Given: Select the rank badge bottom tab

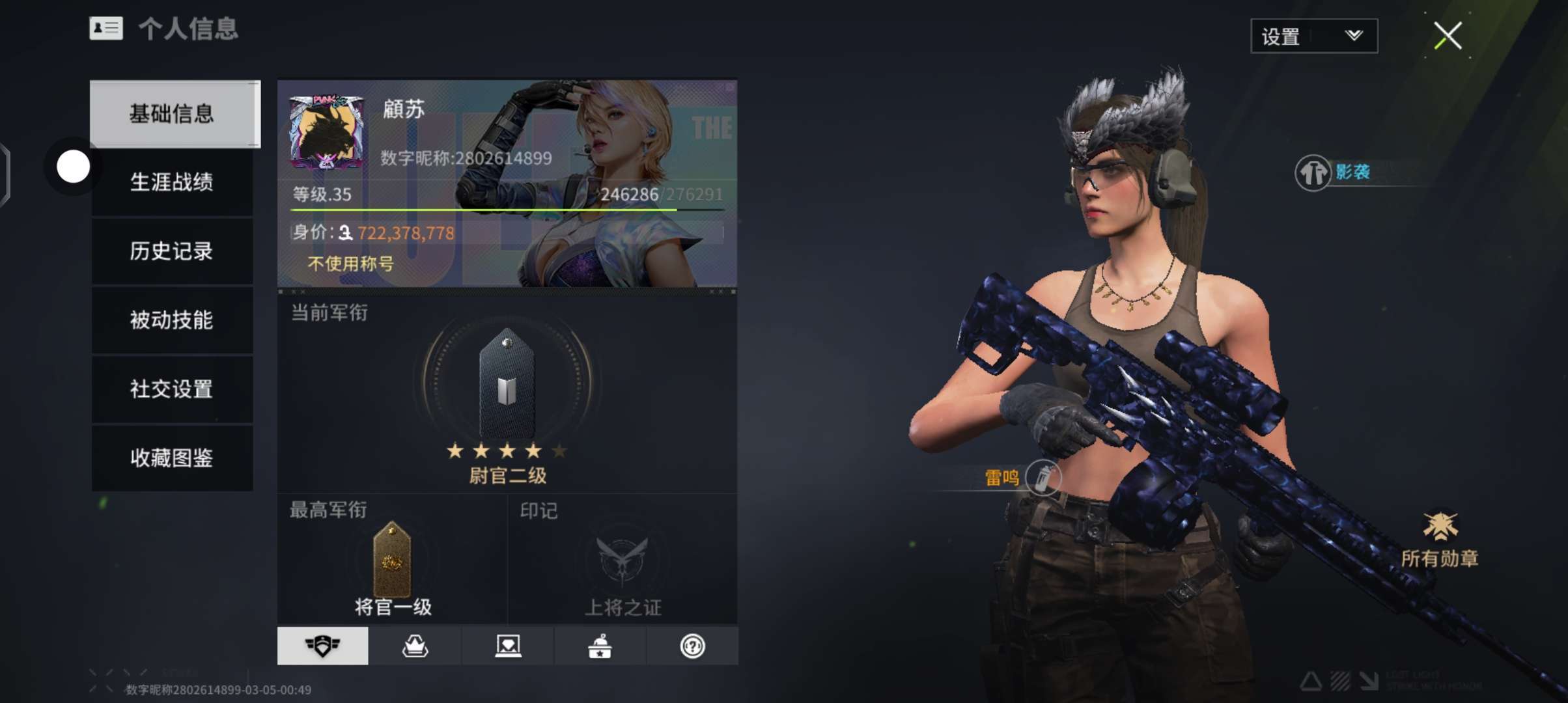Looking at the screenshot, I should coord(322,646).
